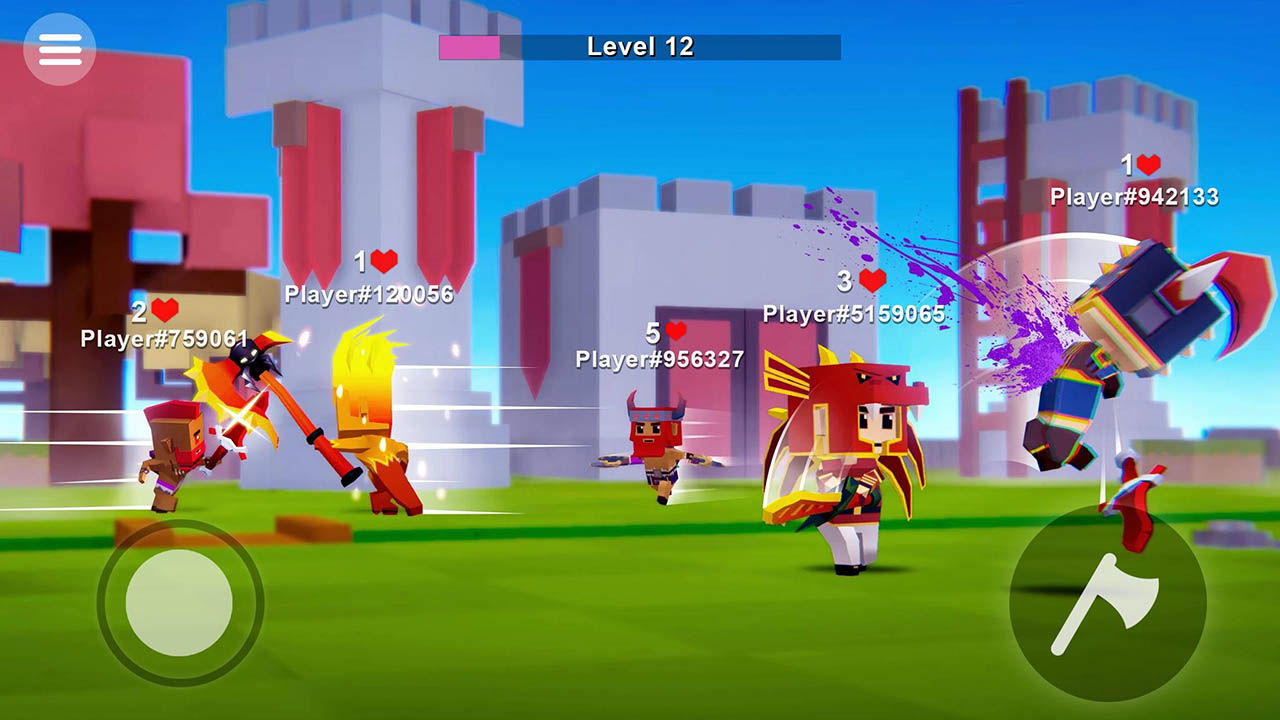This screenshot has width=1280, height=720.
Task: Open the hamburger menu
Action: coord(60,49)
